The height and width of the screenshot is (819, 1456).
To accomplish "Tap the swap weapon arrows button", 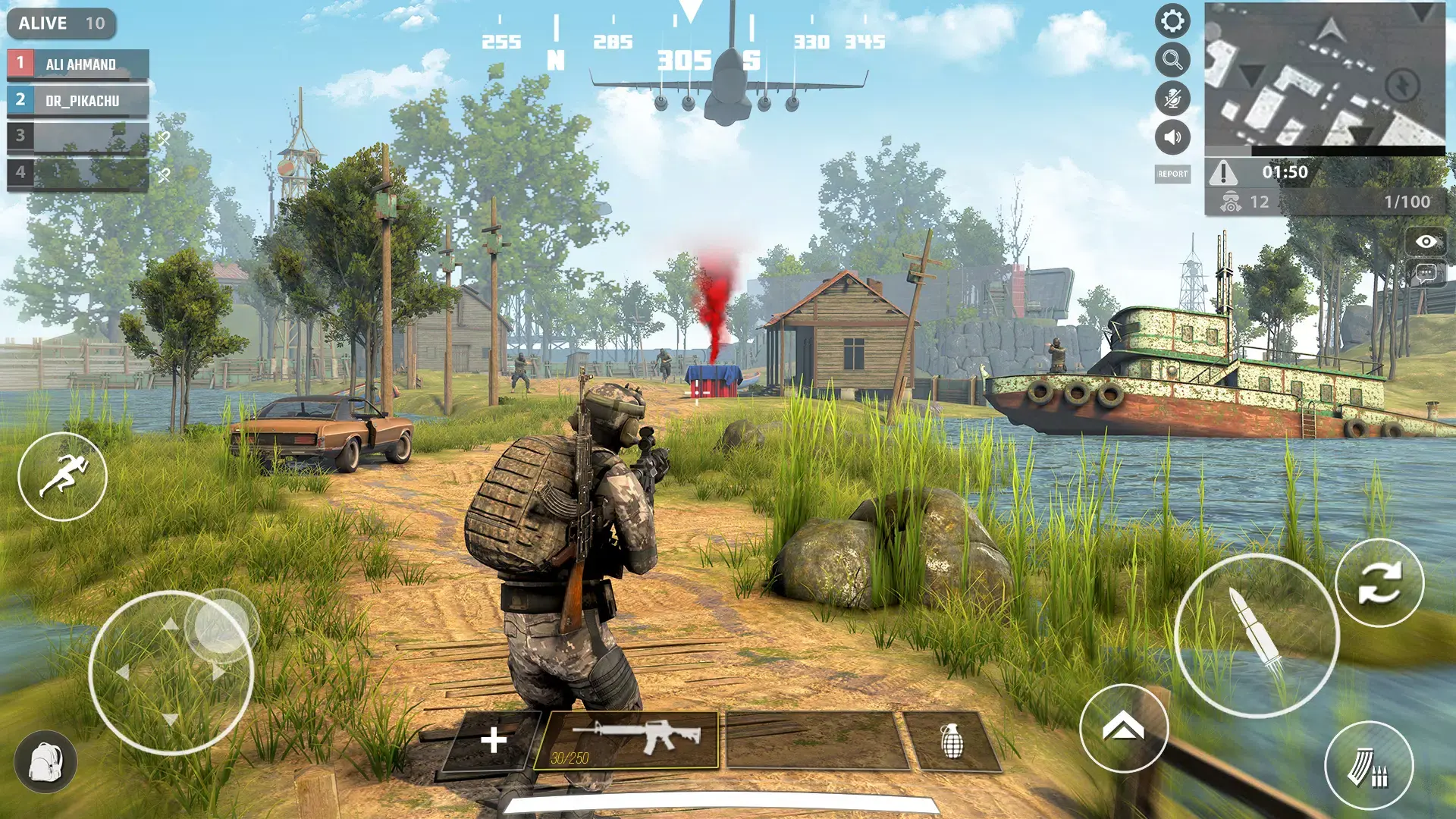I will pos(1379,582).
